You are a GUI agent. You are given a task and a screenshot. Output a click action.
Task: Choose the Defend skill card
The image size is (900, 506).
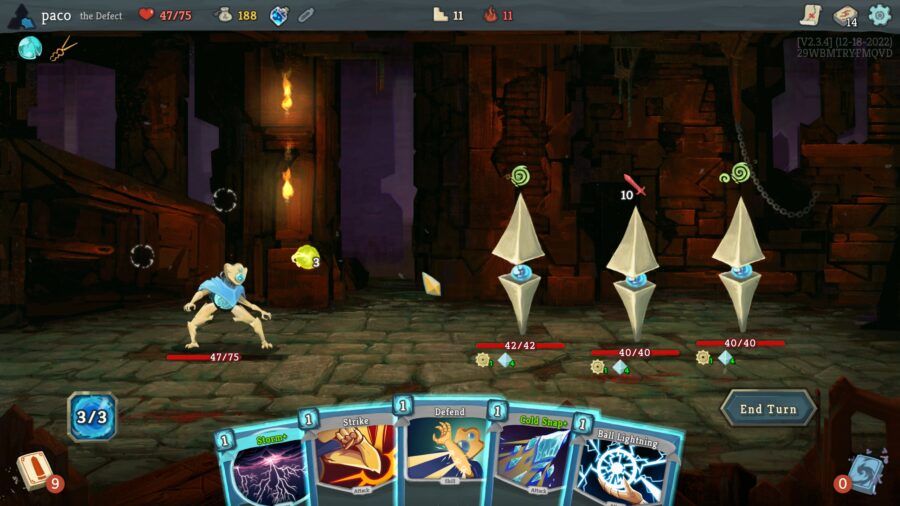tap(449, 450)
